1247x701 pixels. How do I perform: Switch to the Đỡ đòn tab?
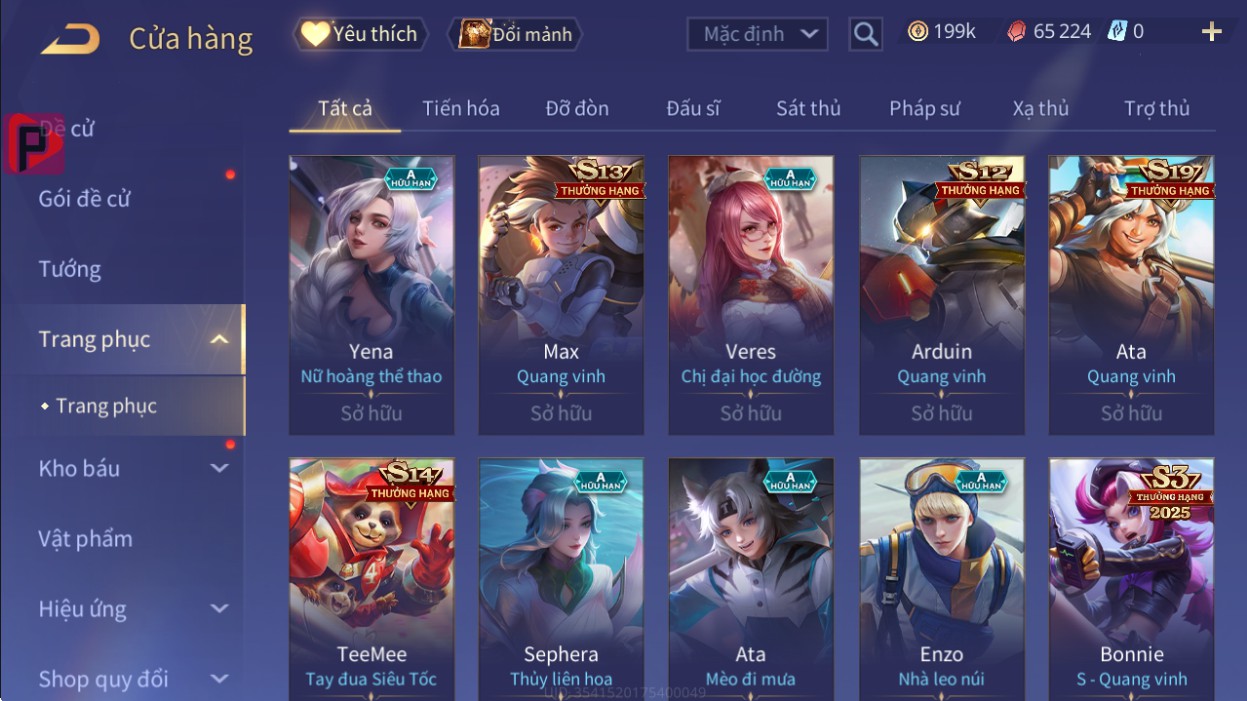(577, 108)
